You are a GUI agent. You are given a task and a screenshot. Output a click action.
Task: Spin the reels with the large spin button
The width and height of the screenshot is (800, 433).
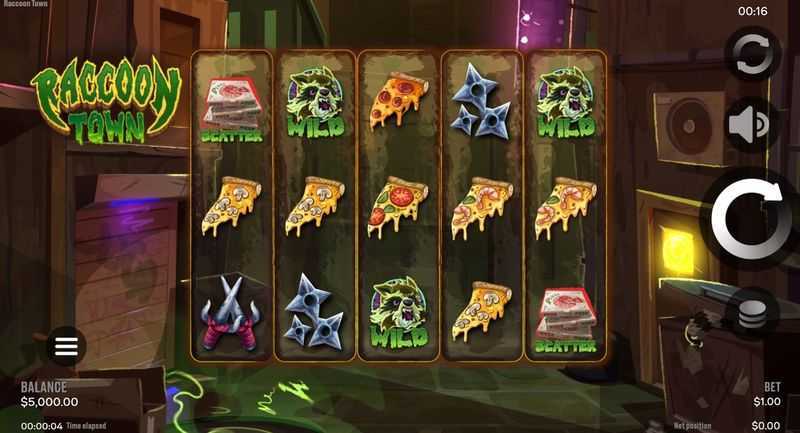point(753,218)
